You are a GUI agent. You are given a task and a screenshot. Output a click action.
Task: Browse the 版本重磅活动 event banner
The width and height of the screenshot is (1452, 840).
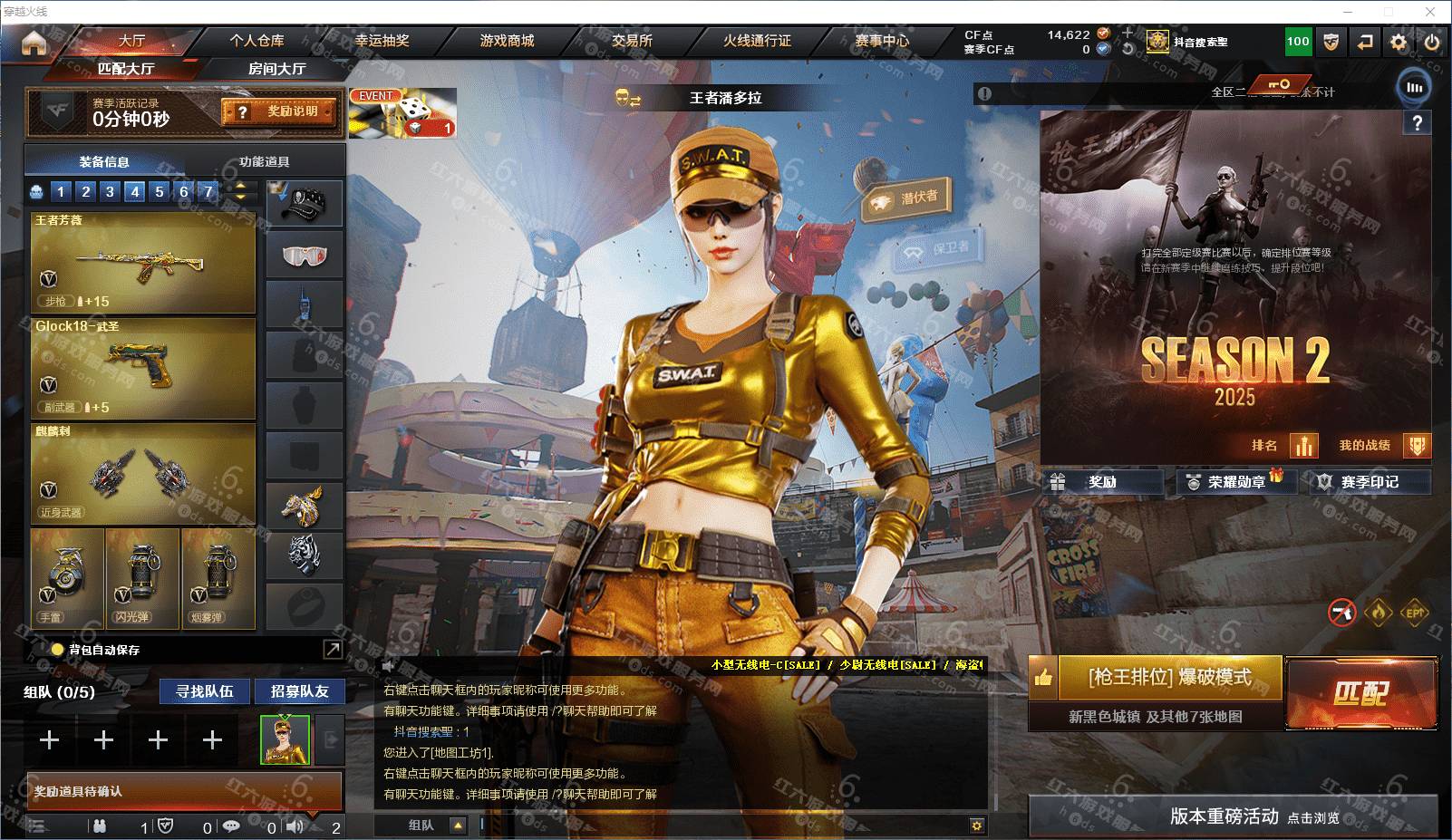(x=1233, y=816)
